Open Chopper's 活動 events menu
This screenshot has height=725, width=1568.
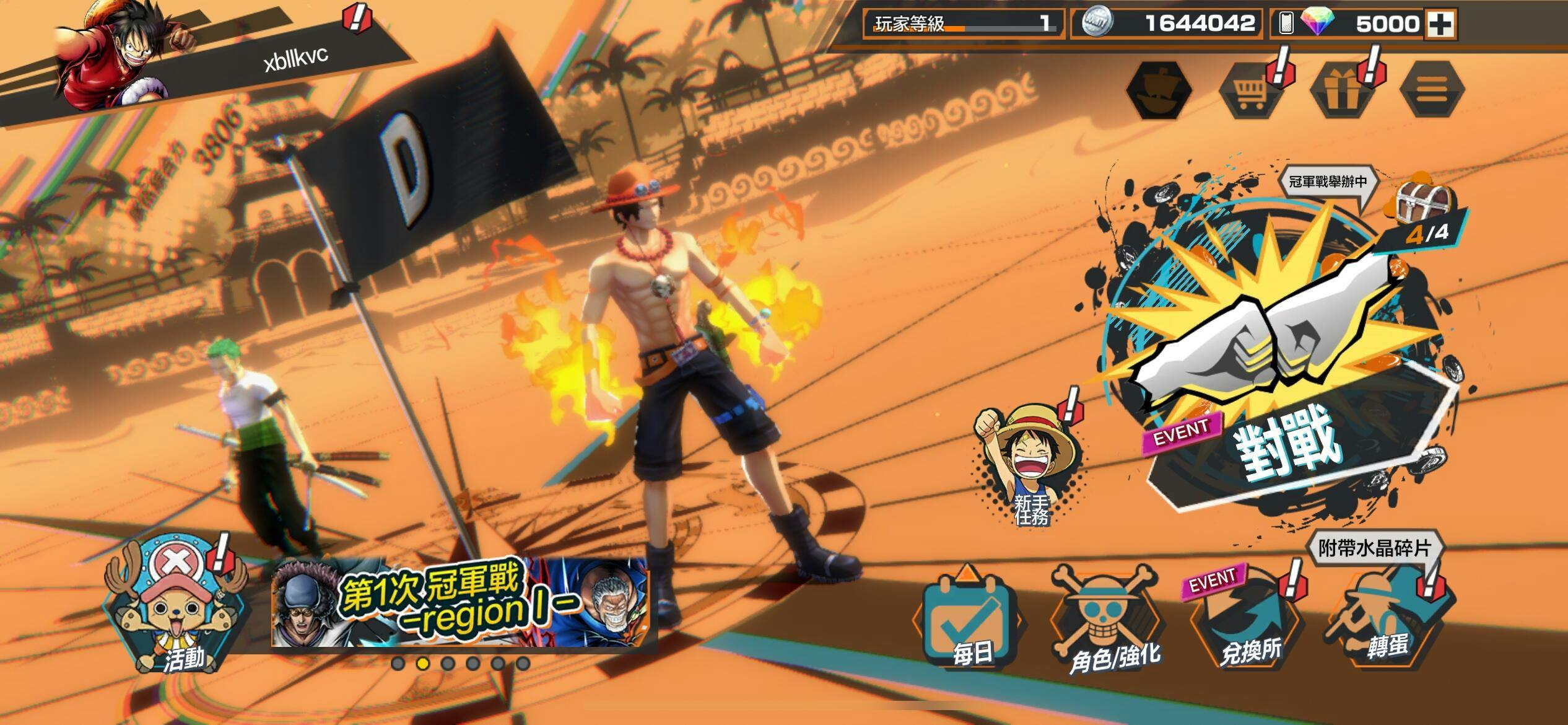click(176, 604)
